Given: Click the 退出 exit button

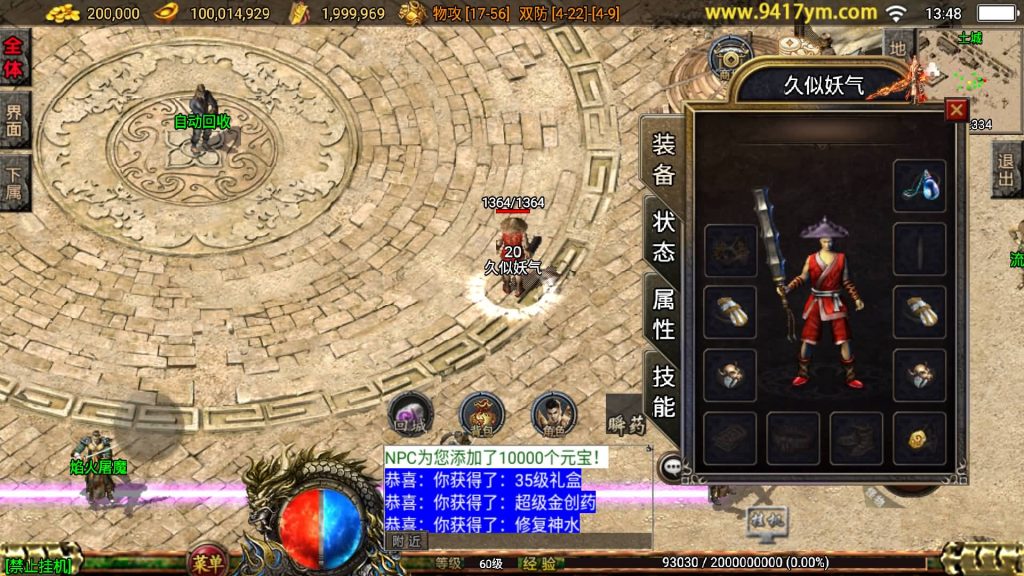Looking at the screenshot, I should [x=1008, y=169].
